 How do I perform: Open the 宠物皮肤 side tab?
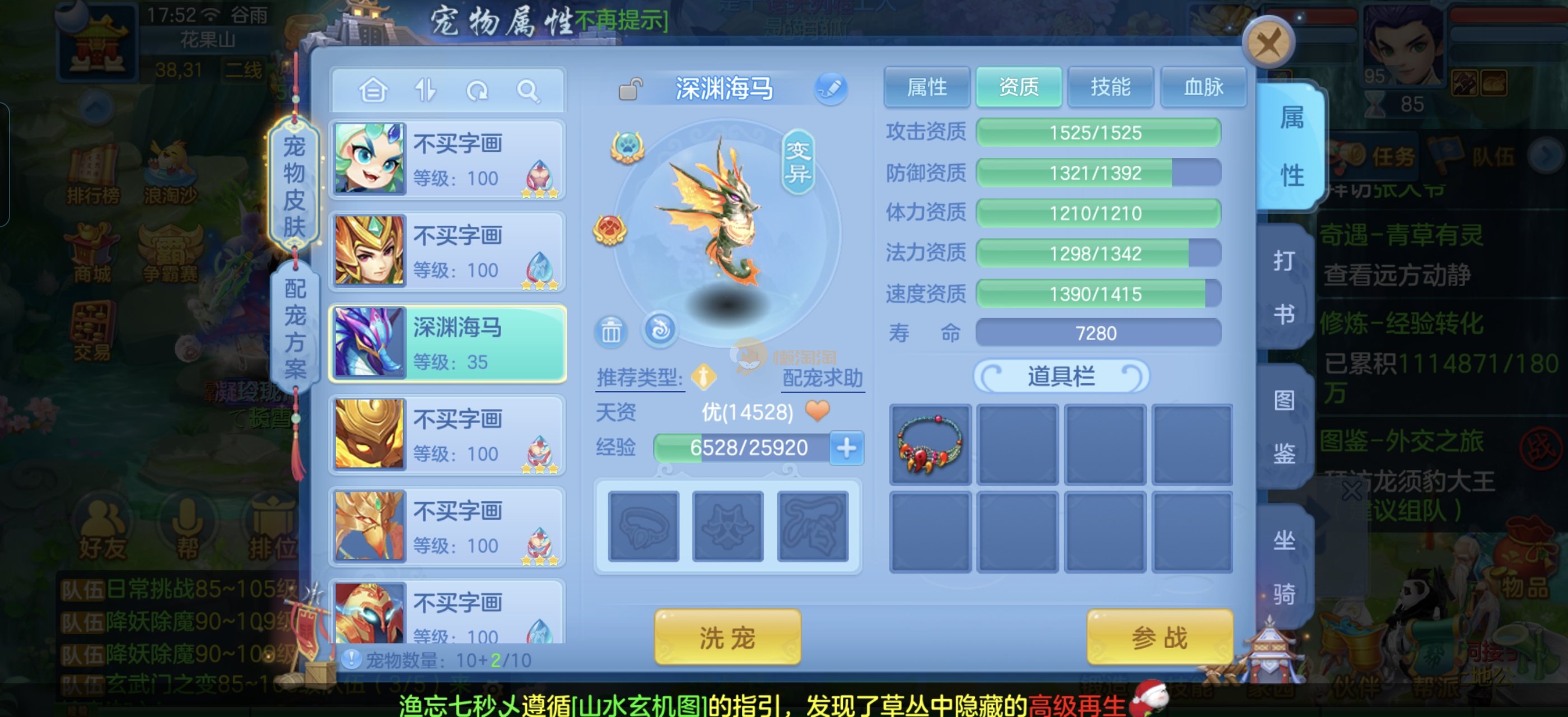(294, 185)
